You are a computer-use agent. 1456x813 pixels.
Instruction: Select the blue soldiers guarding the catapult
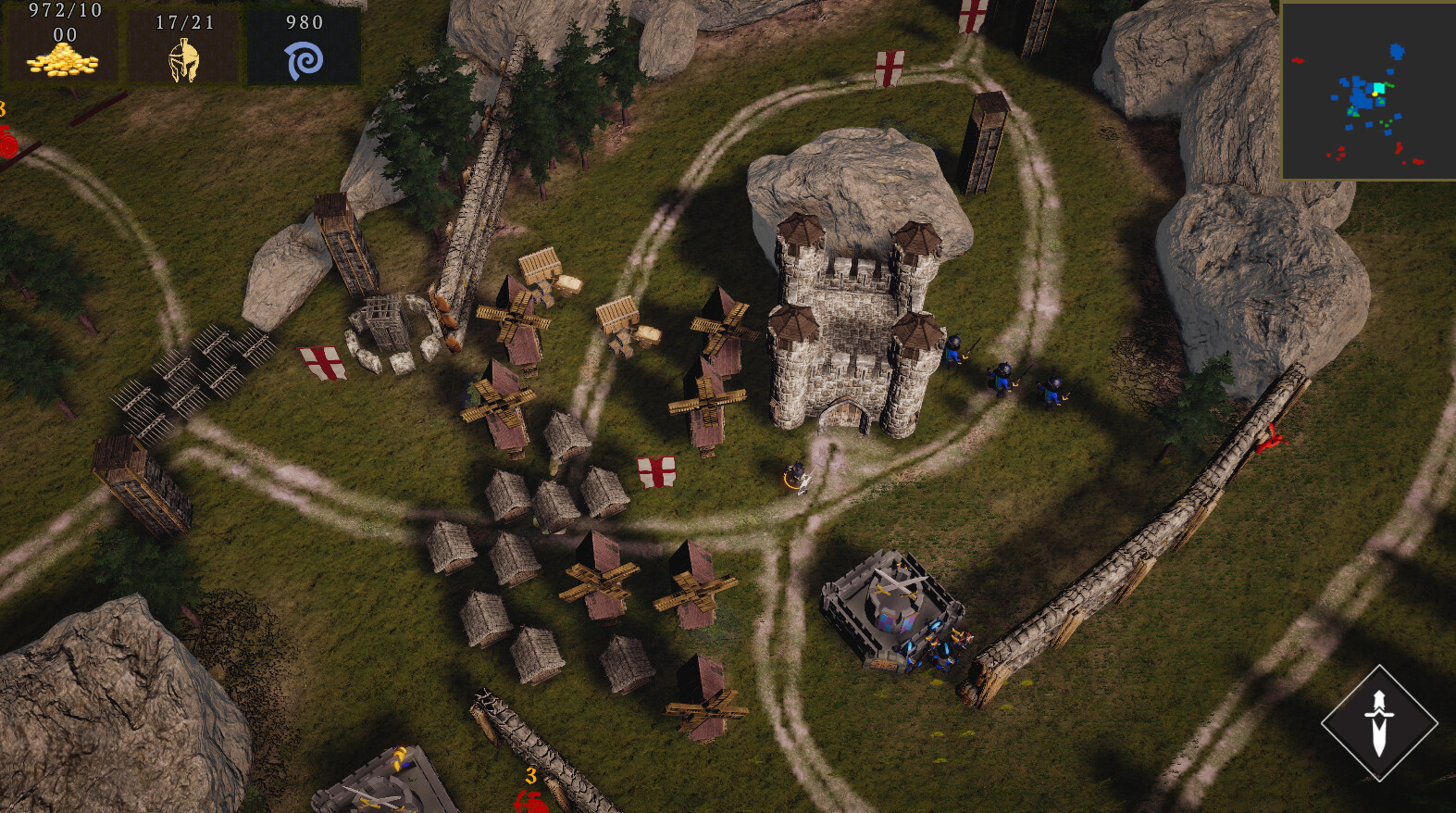point(938,648)
